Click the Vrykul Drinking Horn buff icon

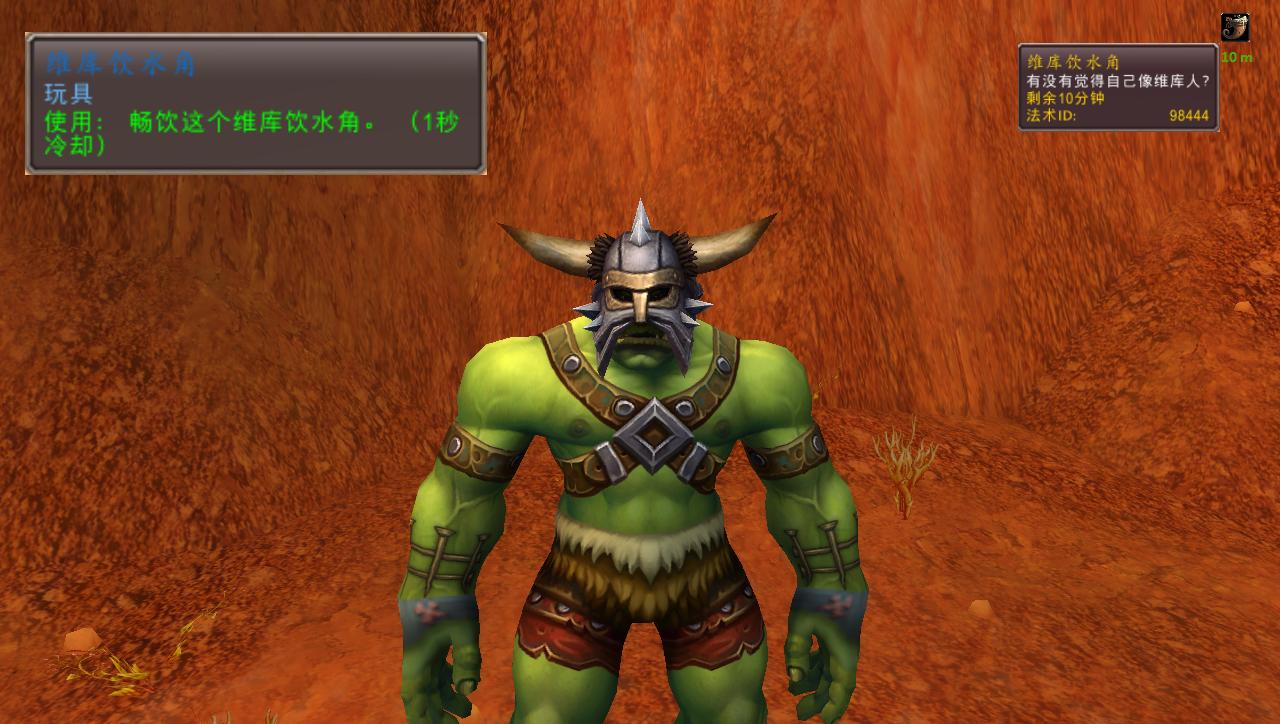coord(1235,28)
